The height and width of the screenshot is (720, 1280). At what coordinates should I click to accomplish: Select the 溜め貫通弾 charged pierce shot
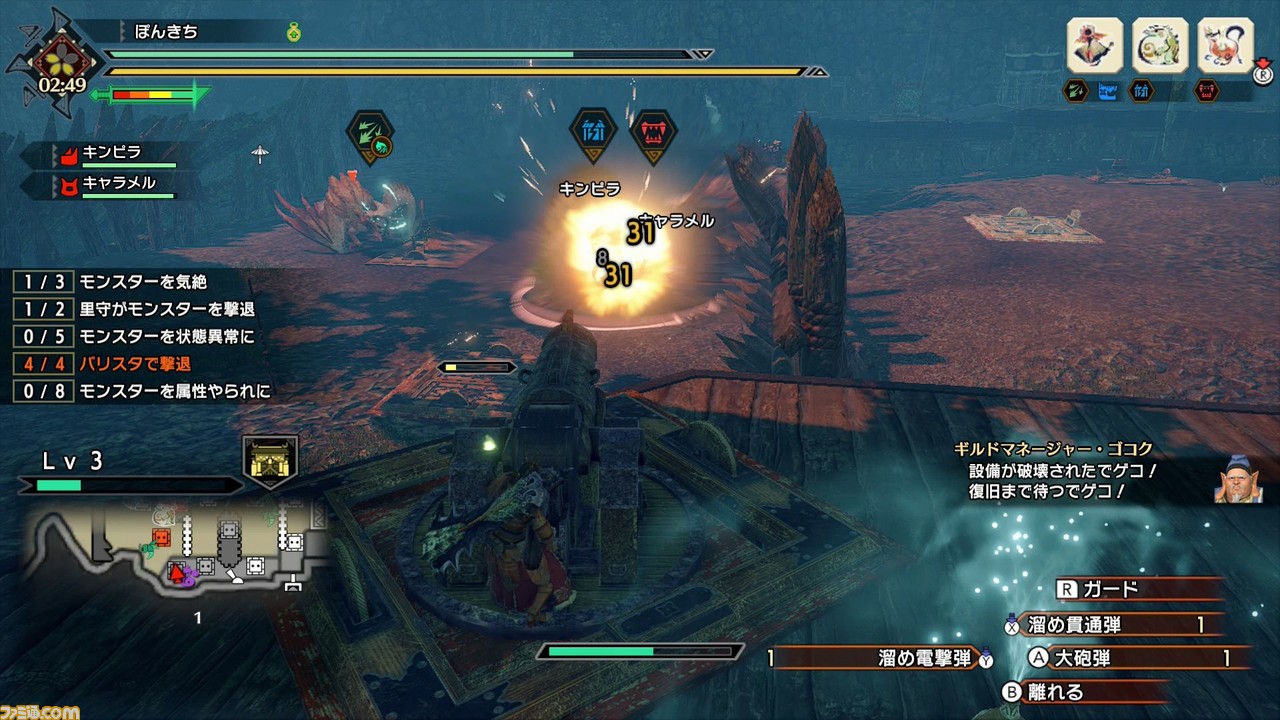(x=1110, y=625)
